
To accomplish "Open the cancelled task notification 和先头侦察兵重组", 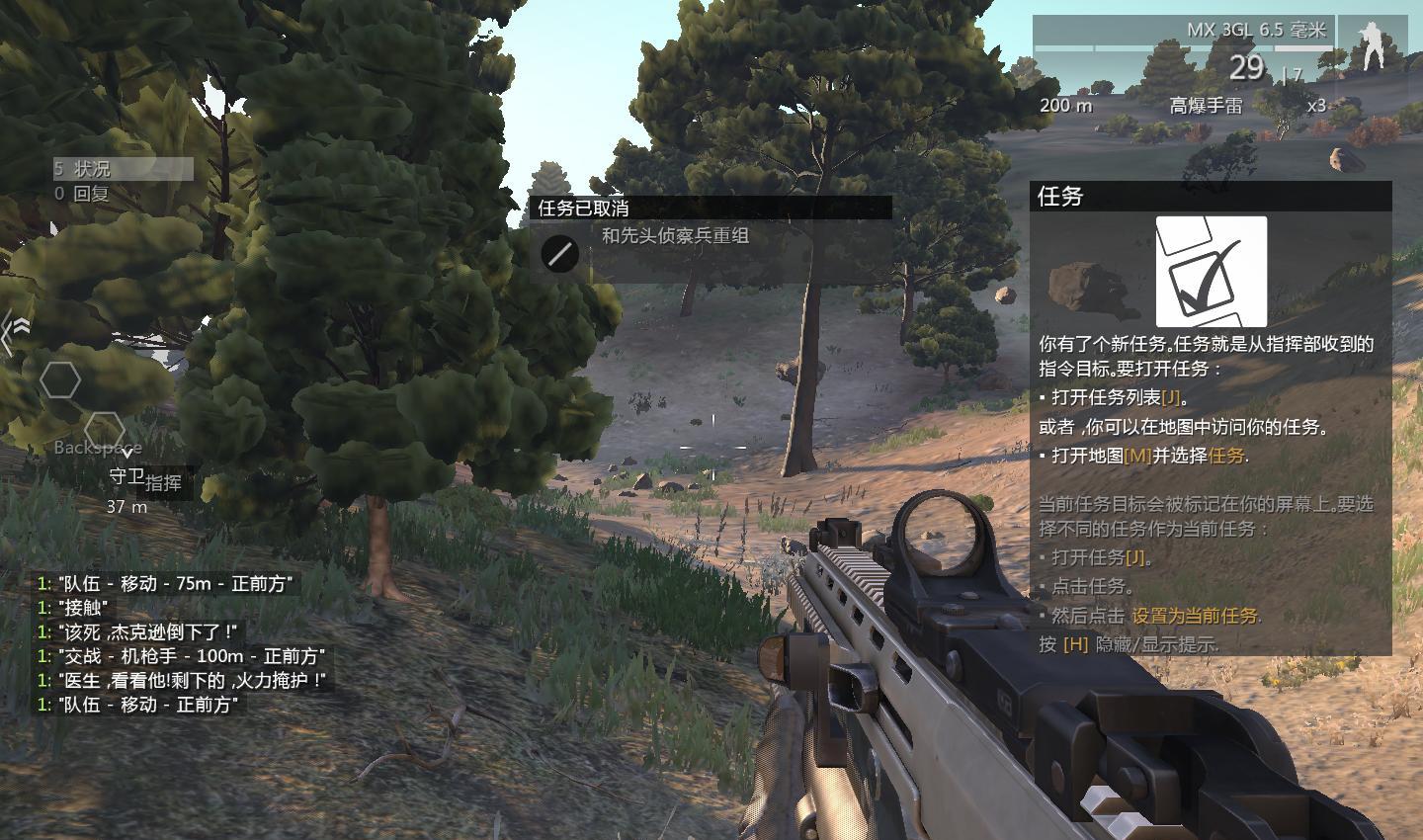I will click(675, 236).
